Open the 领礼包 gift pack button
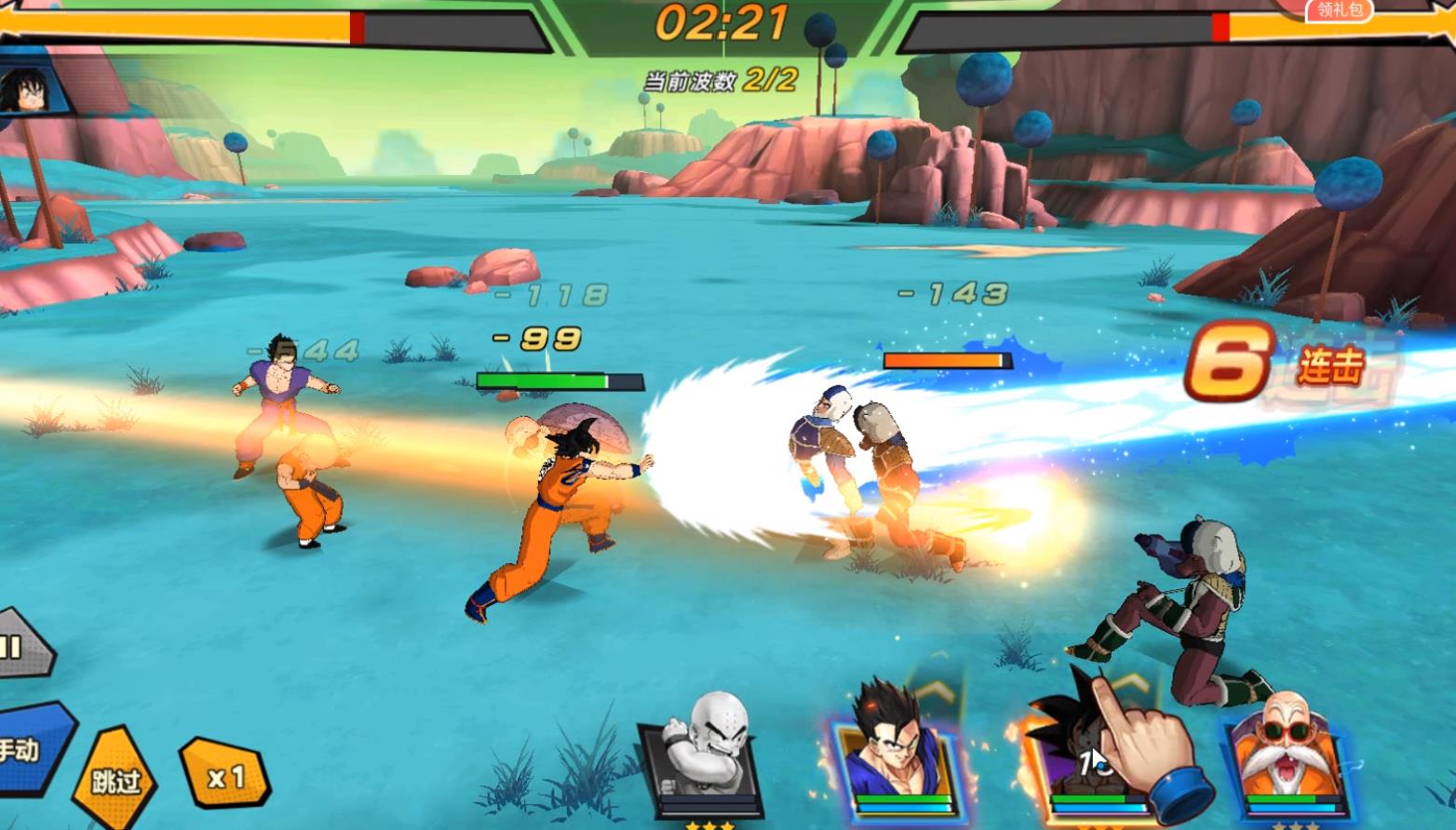 tap(1337, 10)
